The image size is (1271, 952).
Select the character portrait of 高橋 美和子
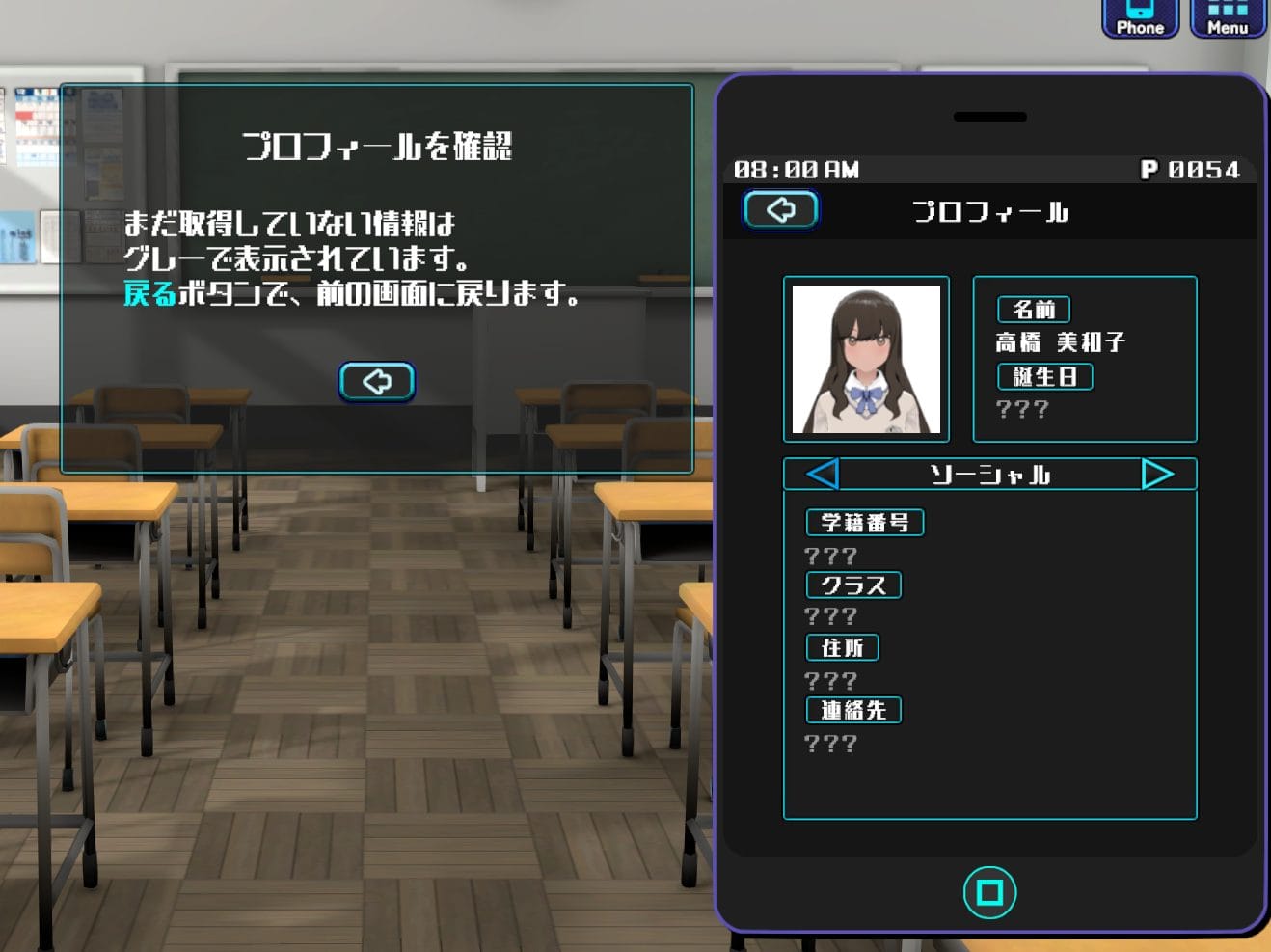click(866, 359)
